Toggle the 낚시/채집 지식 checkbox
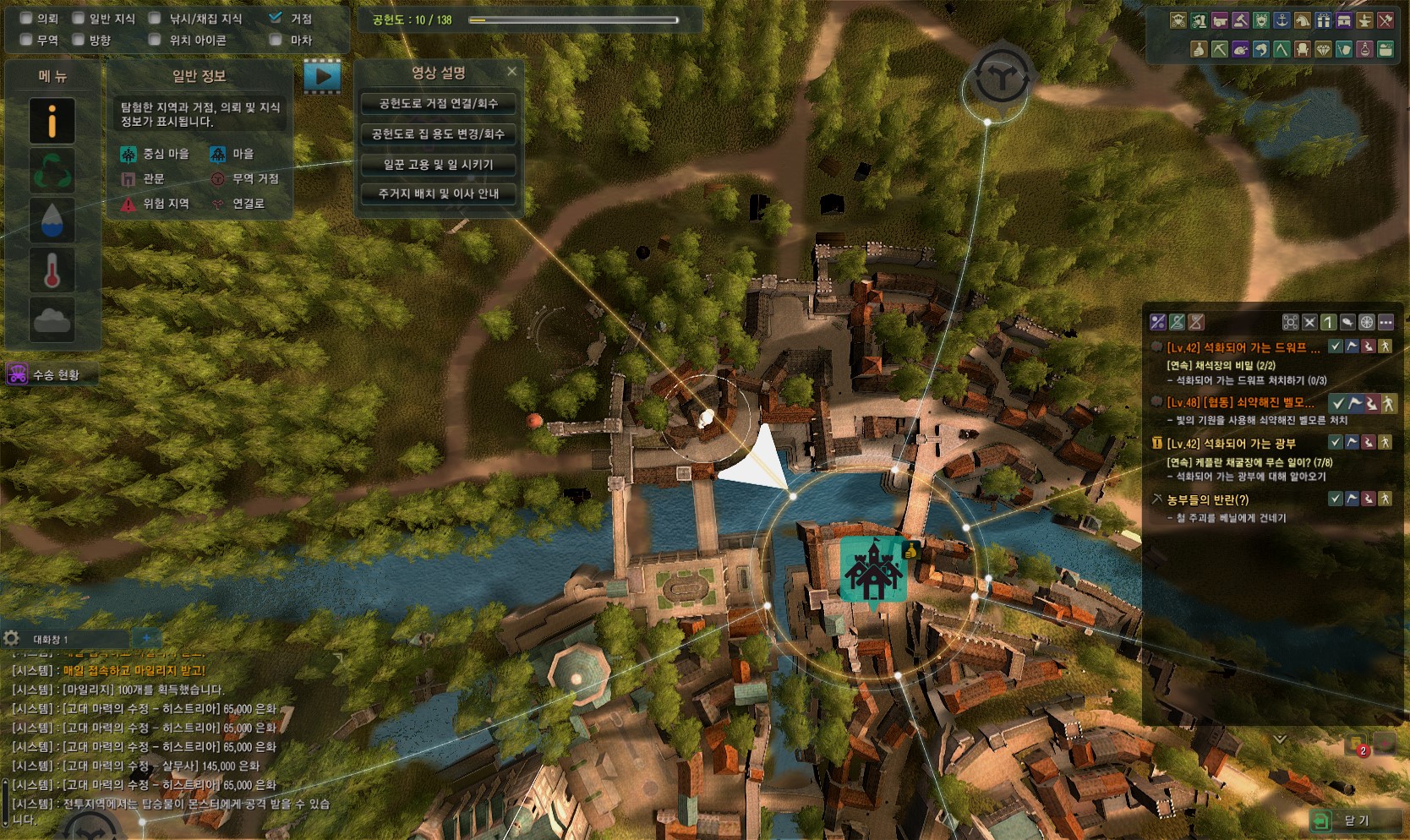 [155, 19]
